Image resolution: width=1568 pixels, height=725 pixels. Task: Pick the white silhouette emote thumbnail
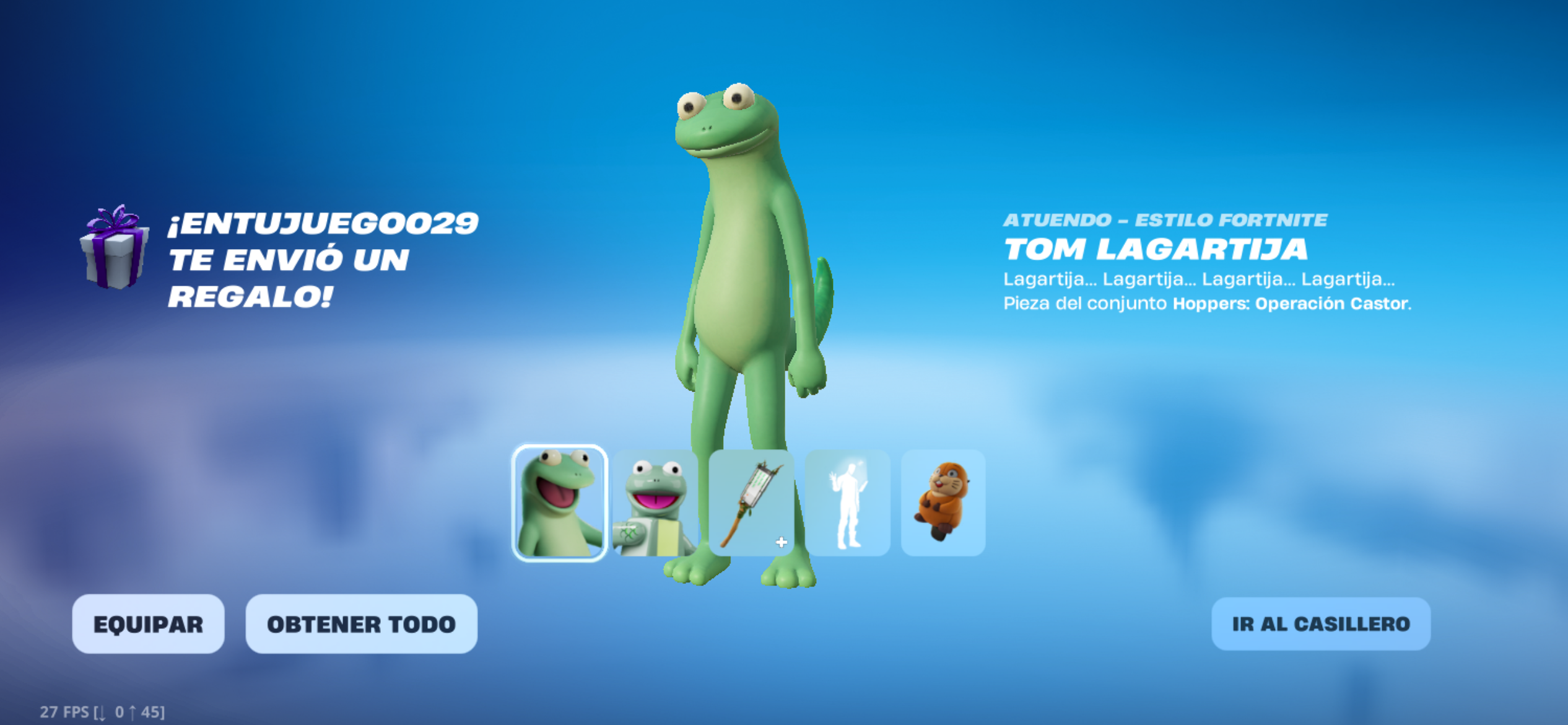pyautogui.click(x=847, y=503)
